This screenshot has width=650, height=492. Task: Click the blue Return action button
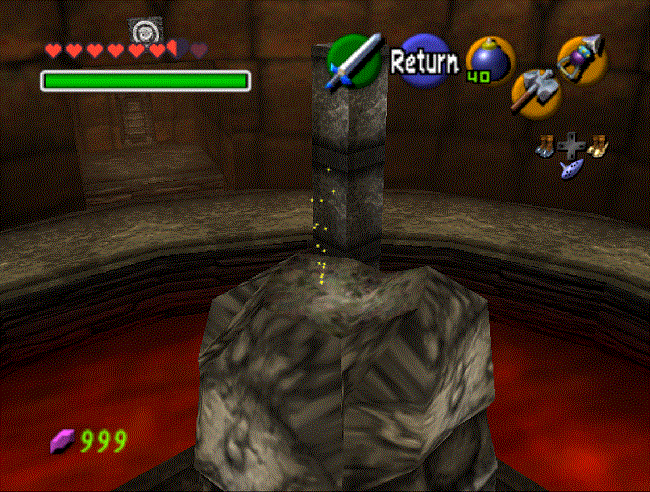424,62
